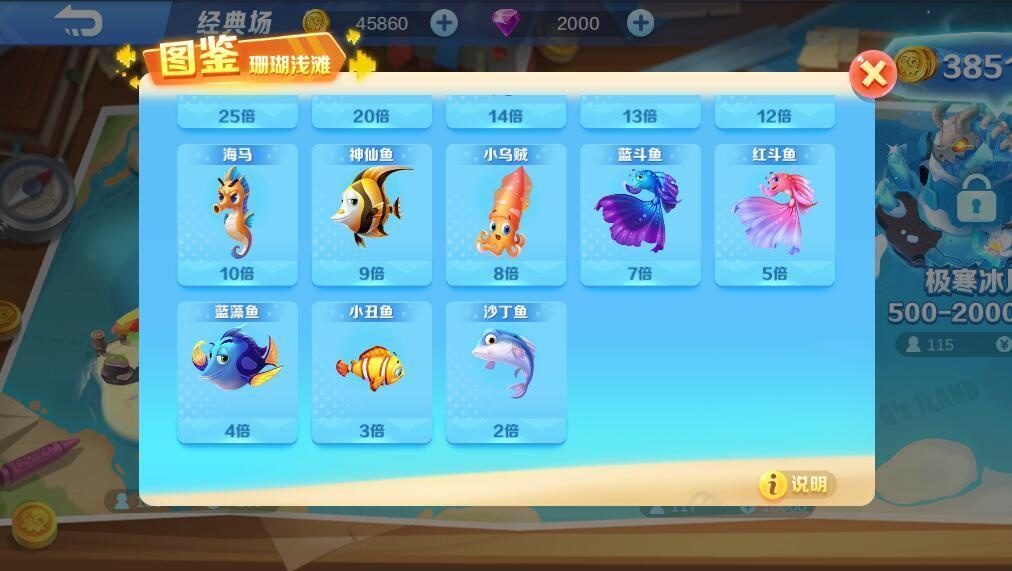Viewport: 1012px width, 571px height.
Task: Choose the 小乌贼 squid card
Action: point(505,214)
